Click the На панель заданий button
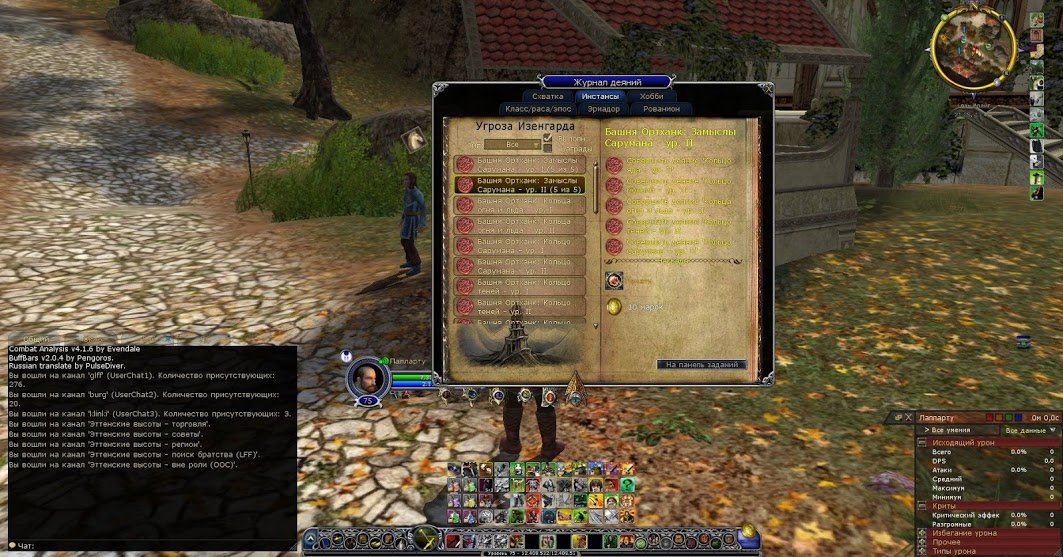This screenshot has width=1063, height=557. coord(701,365)
